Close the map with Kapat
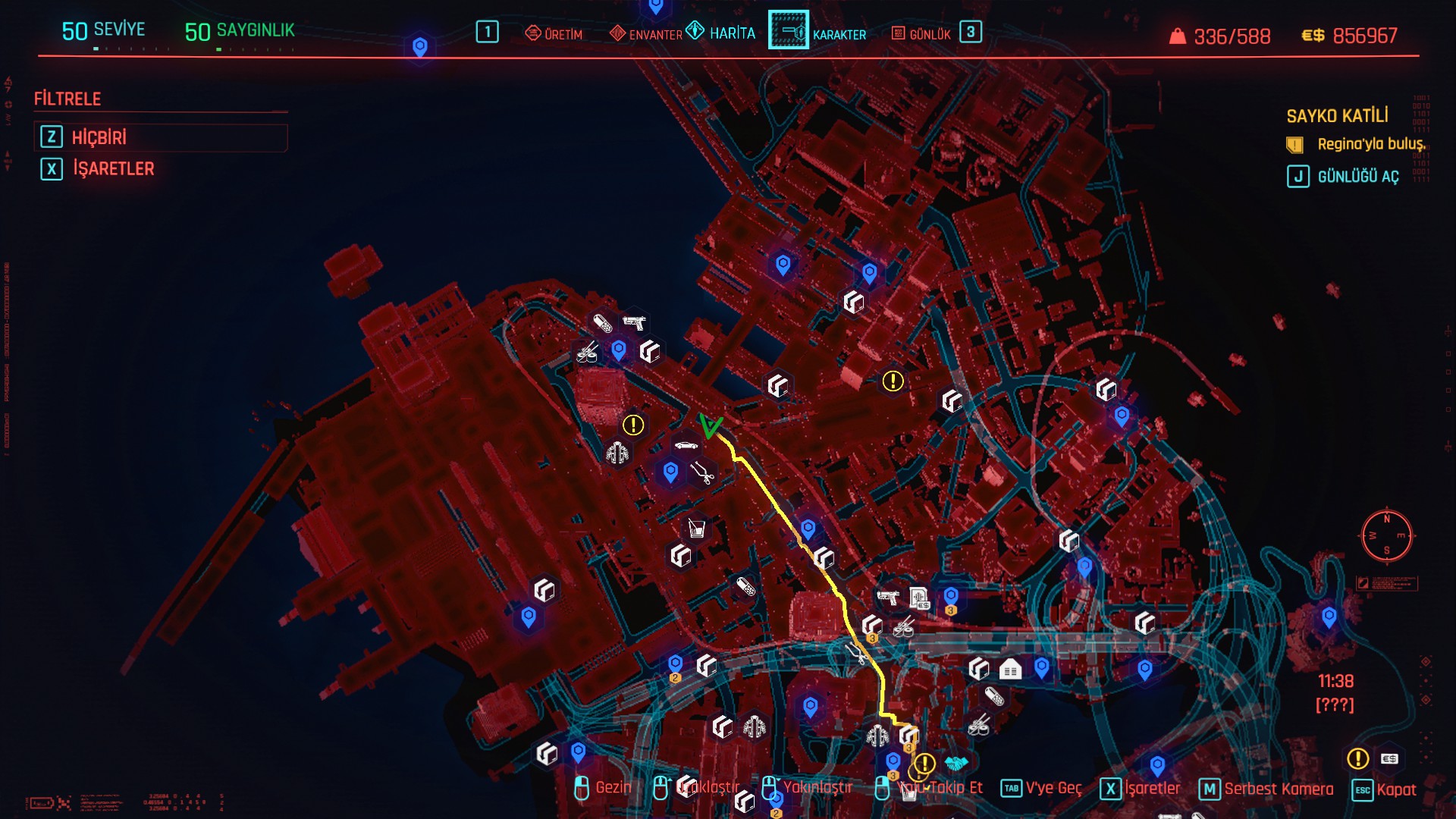 [x=1385, y=789]
